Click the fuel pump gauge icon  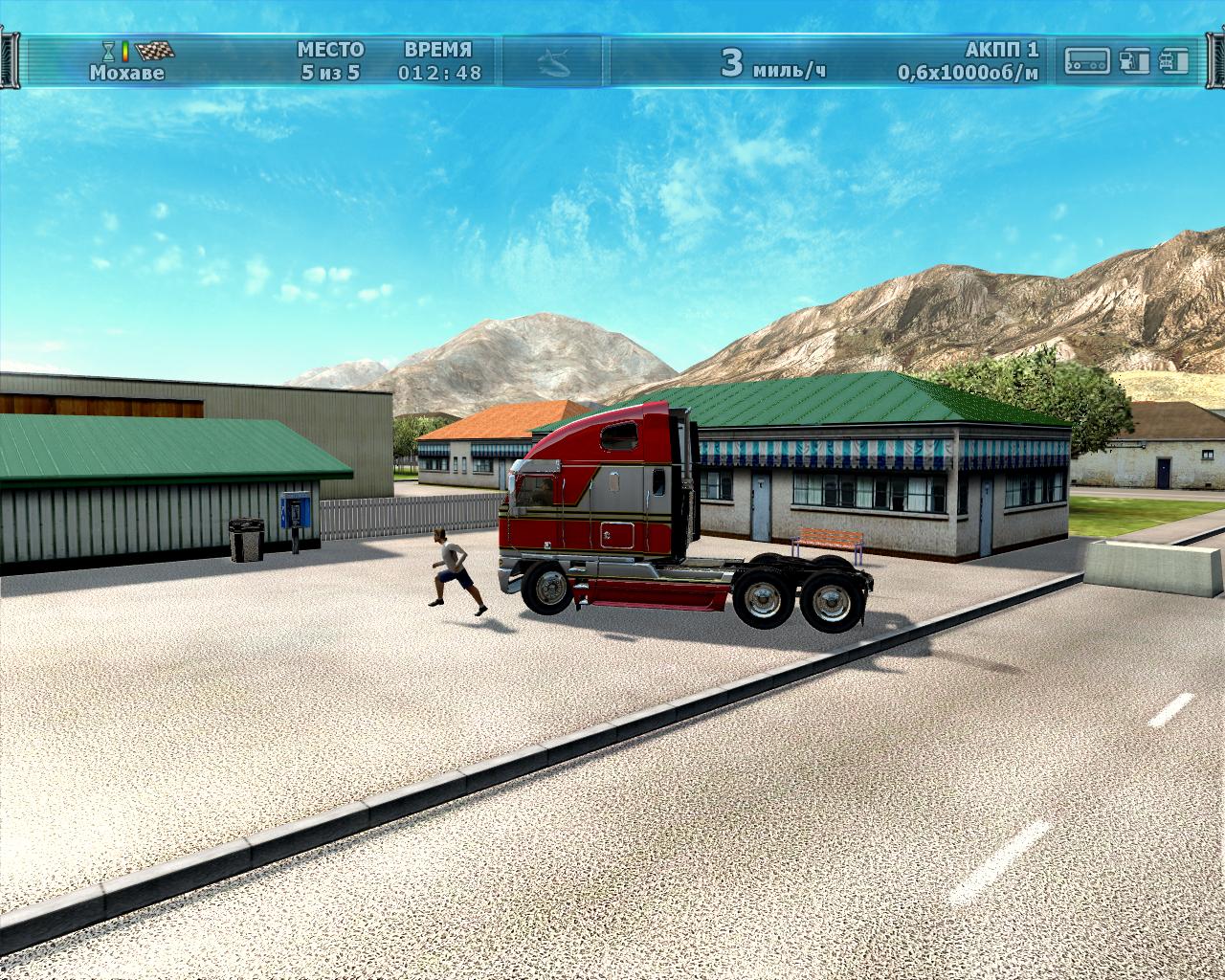point(1134,61)
